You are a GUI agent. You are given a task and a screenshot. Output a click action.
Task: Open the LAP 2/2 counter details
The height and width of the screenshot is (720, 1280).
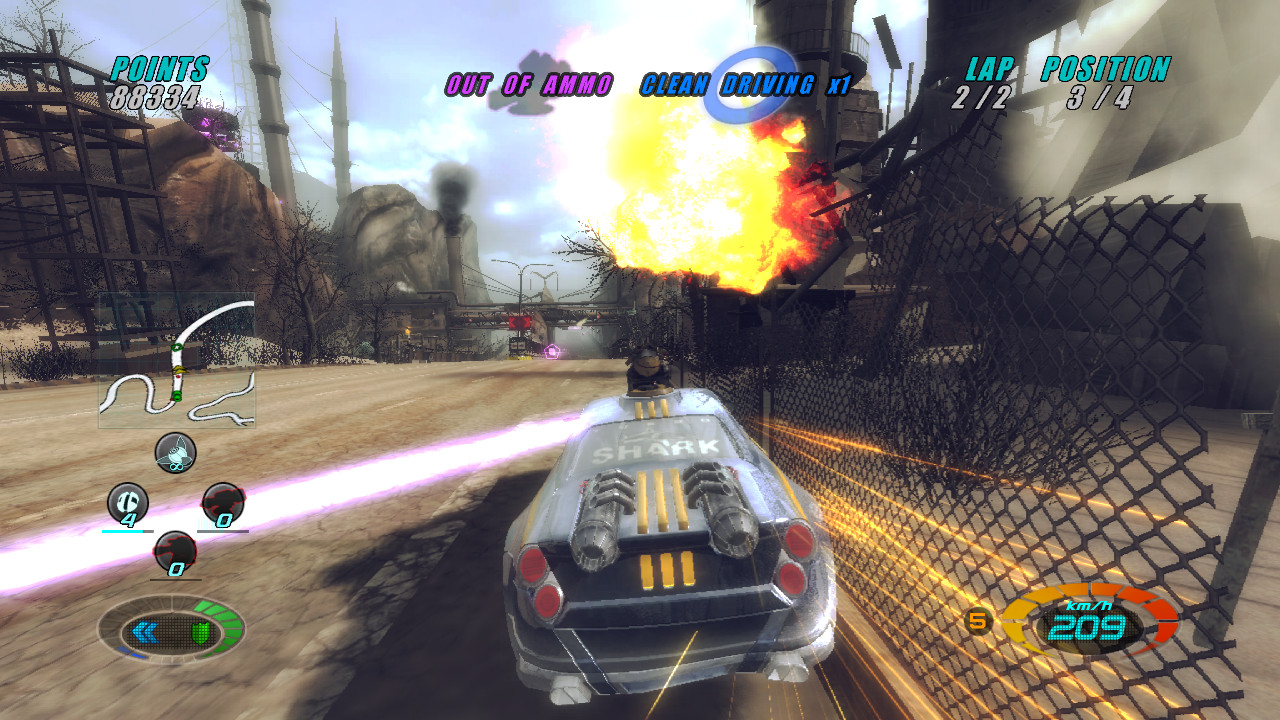point(982,98)
